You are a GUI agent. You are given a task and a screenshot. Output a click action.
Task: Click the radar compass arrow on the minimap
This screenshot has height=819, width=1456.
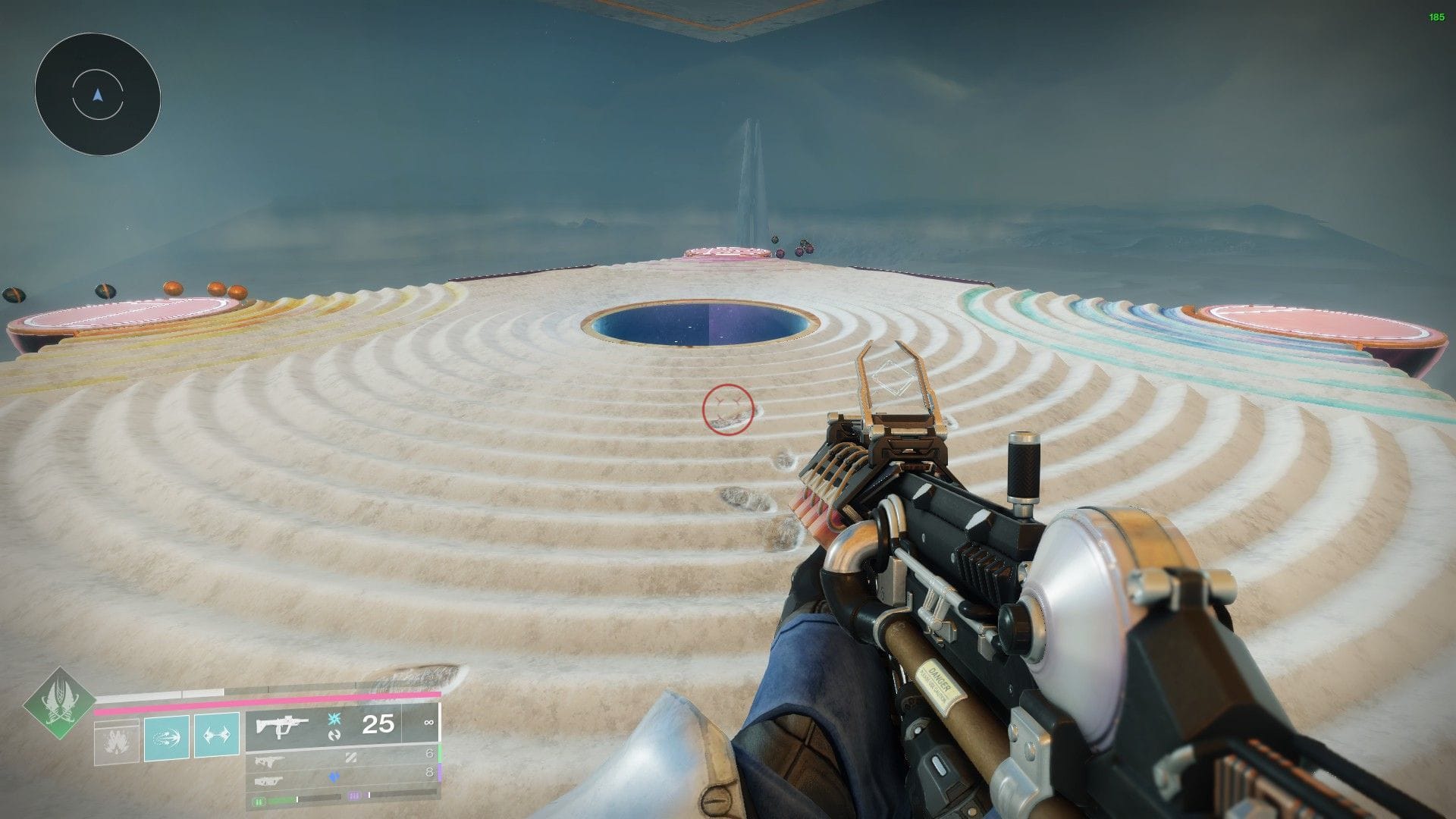(96, 95)
